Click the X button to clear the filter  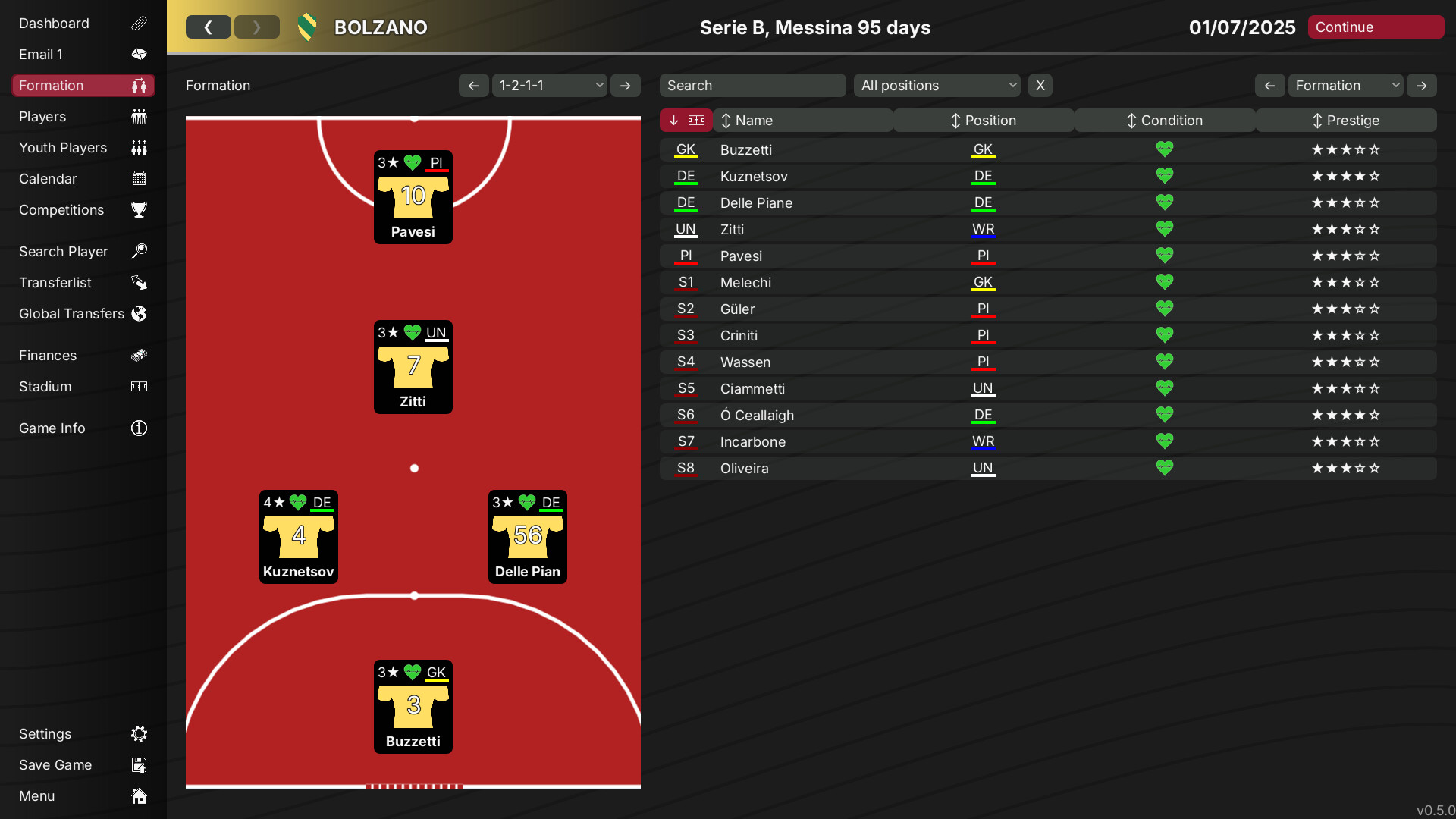tap(1040, 85)
